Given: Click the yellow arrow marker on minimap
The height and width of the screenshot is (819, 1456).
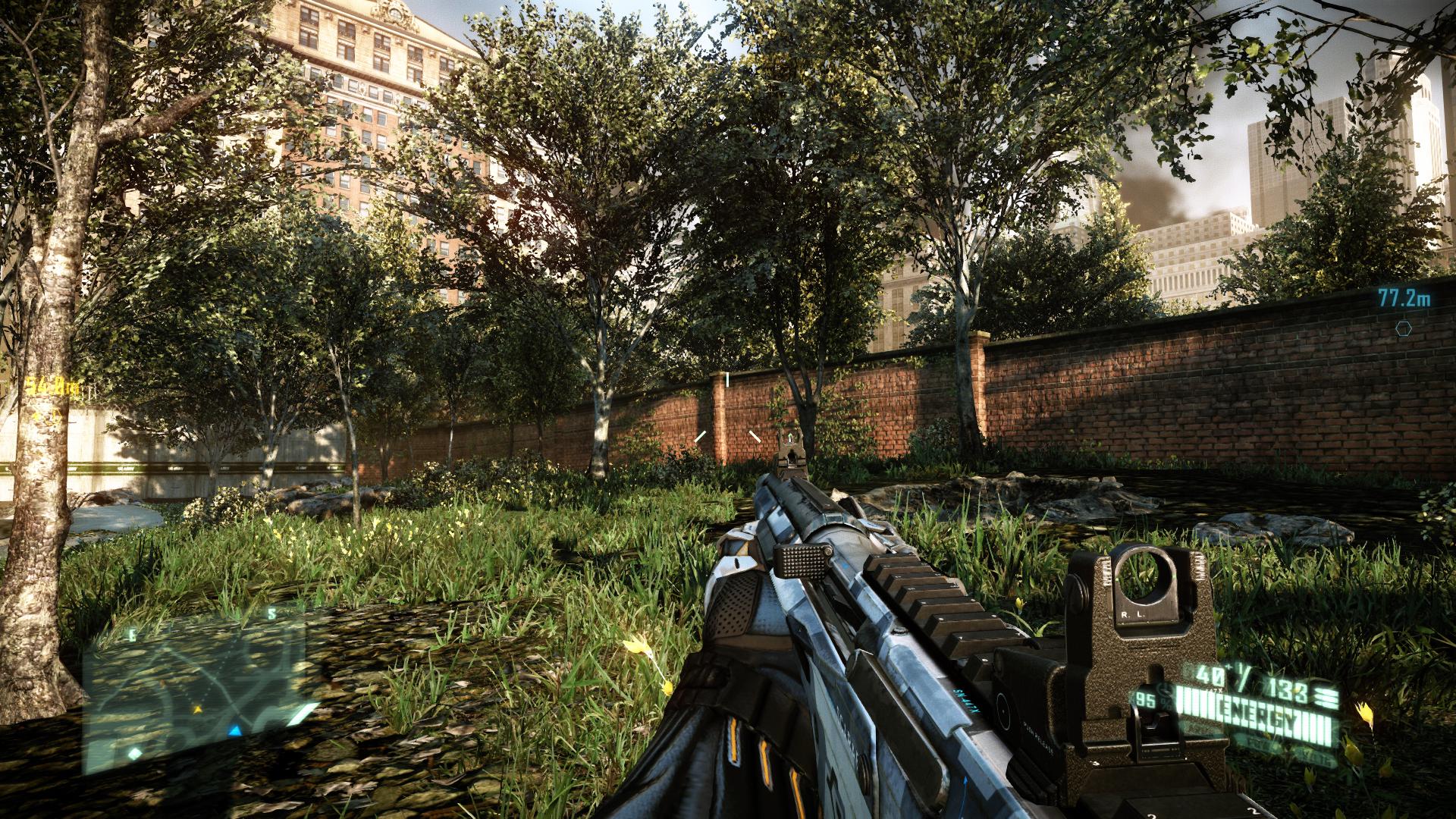Looking at the screenshot, I should click(x=198, y=710).
